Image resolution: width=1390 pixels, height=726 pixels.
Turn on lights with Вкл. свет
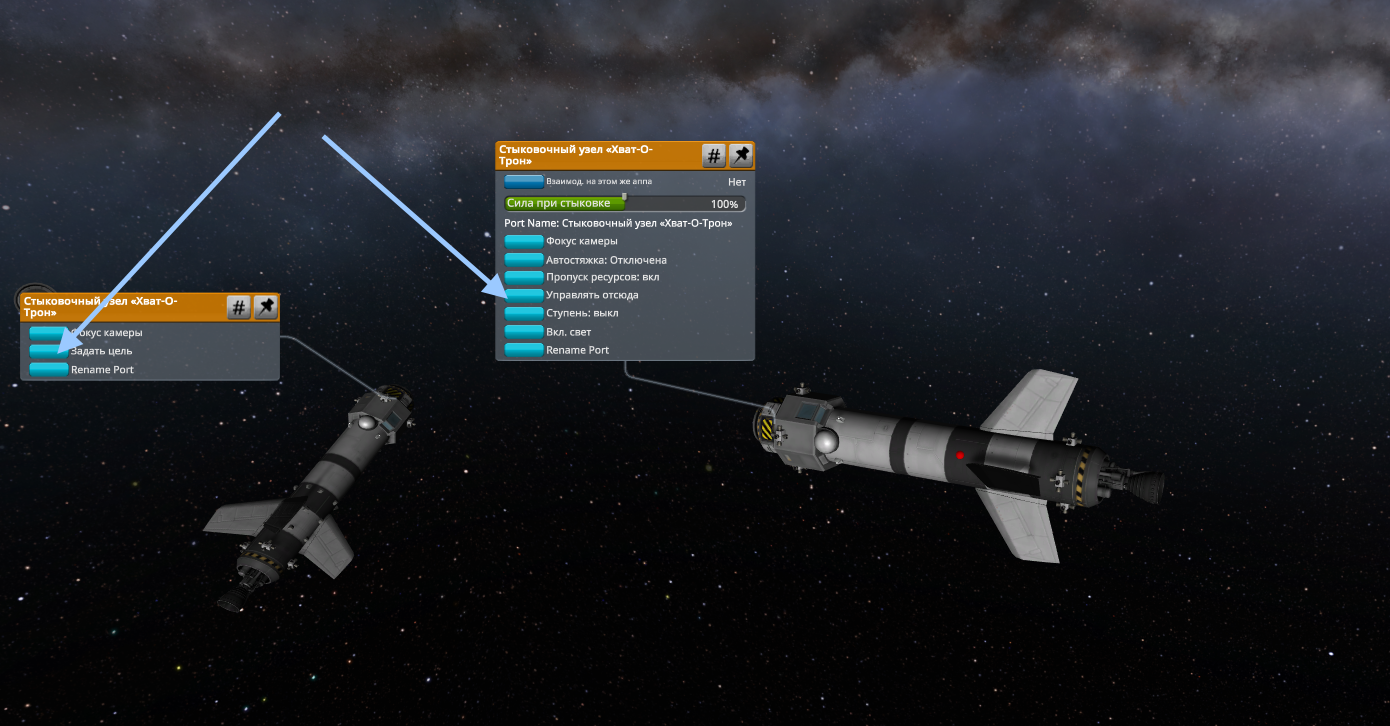coord(524,331)
